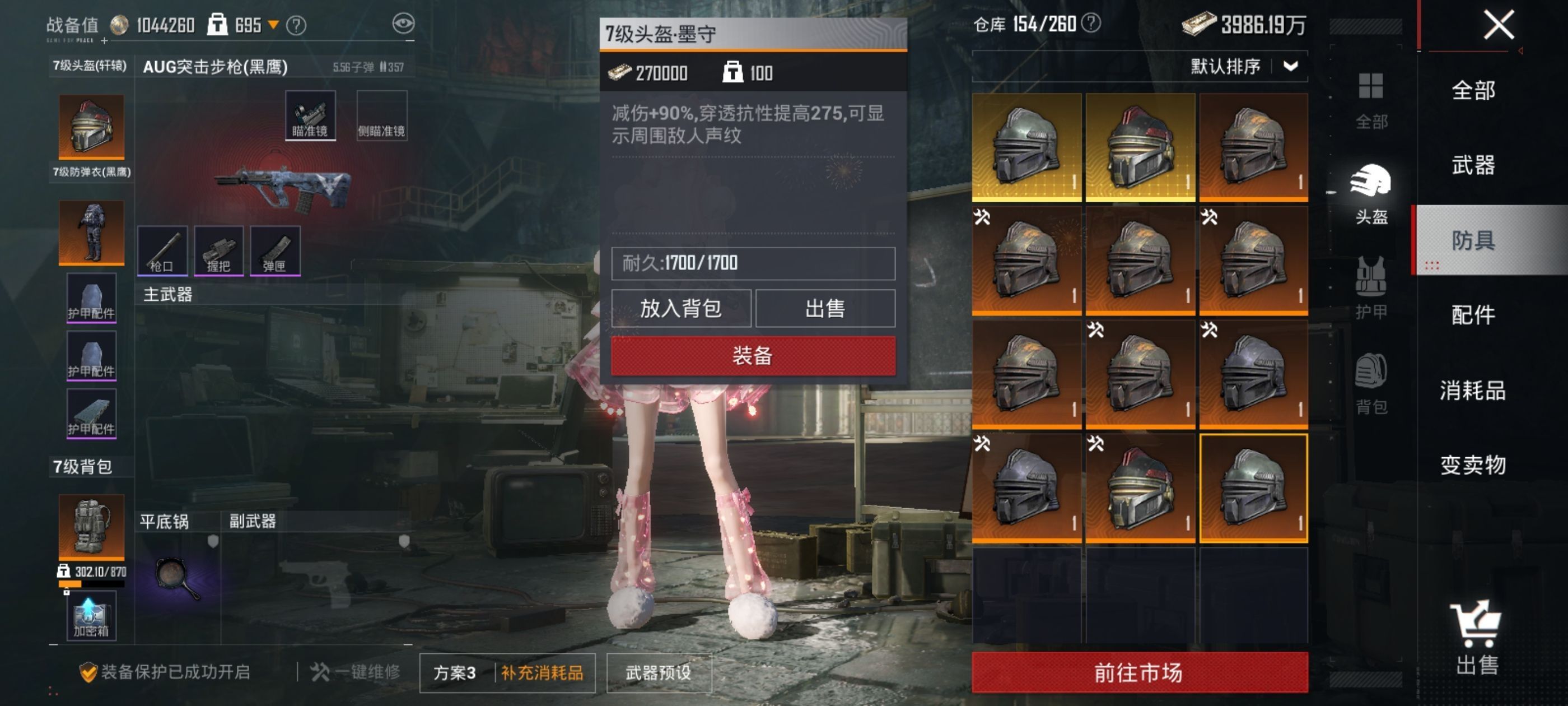Filter by 护甲 armor vest icon
The width and height of the screenshot is (1568, 706).
tap(1371, 287)
